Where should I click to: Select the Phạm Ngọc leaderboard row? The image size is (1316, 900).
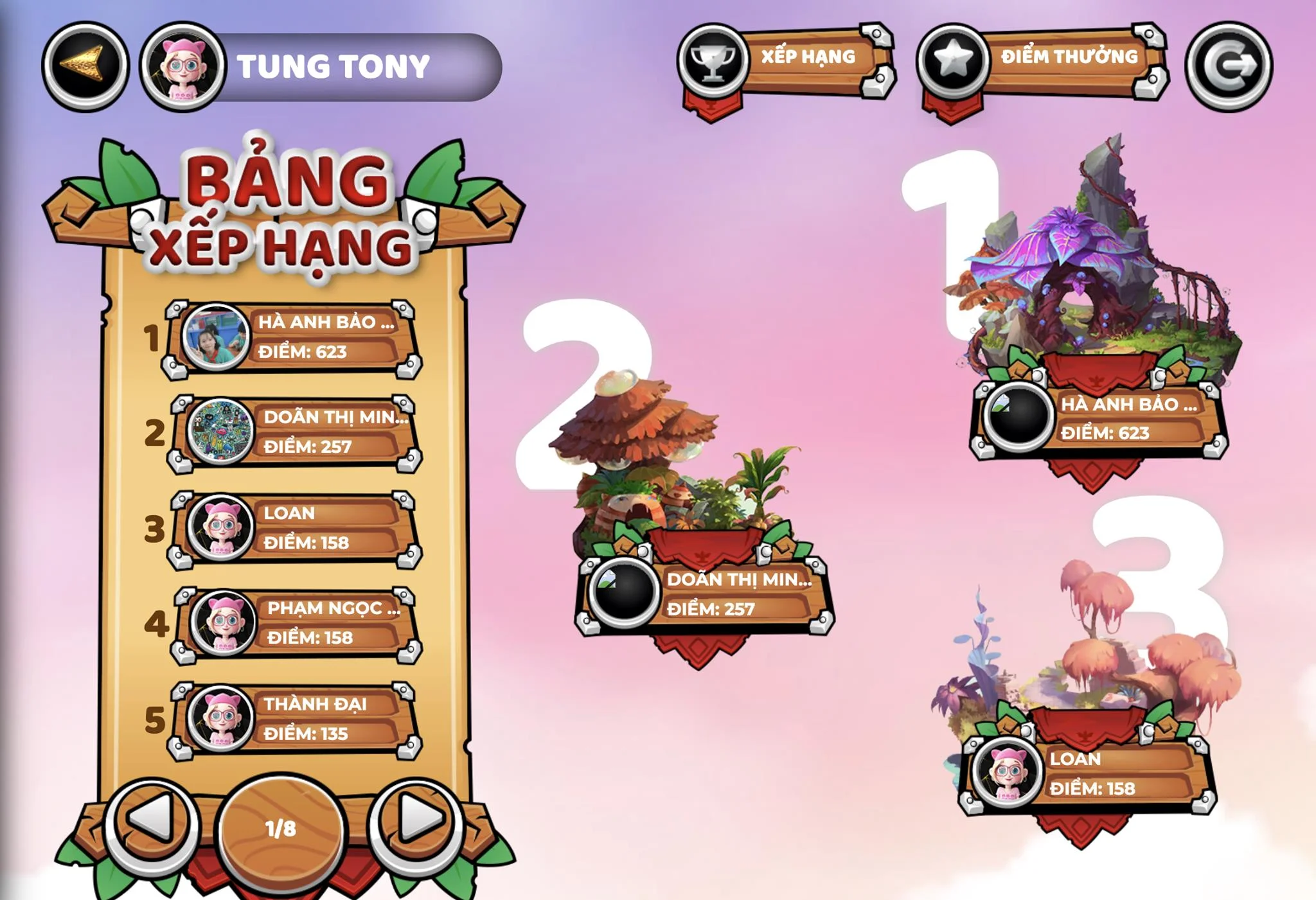pos(298,623)
